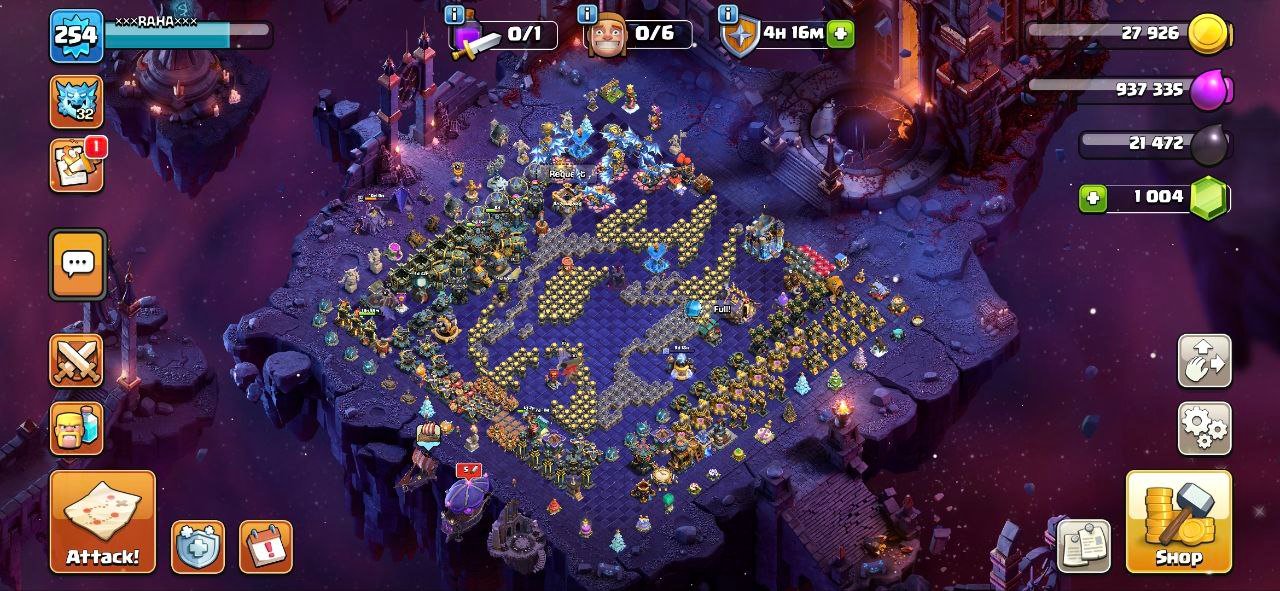This screenshot has height=591, width=1280.
Task: Open the chat speech bubble
Action: [x=77, y=264]
